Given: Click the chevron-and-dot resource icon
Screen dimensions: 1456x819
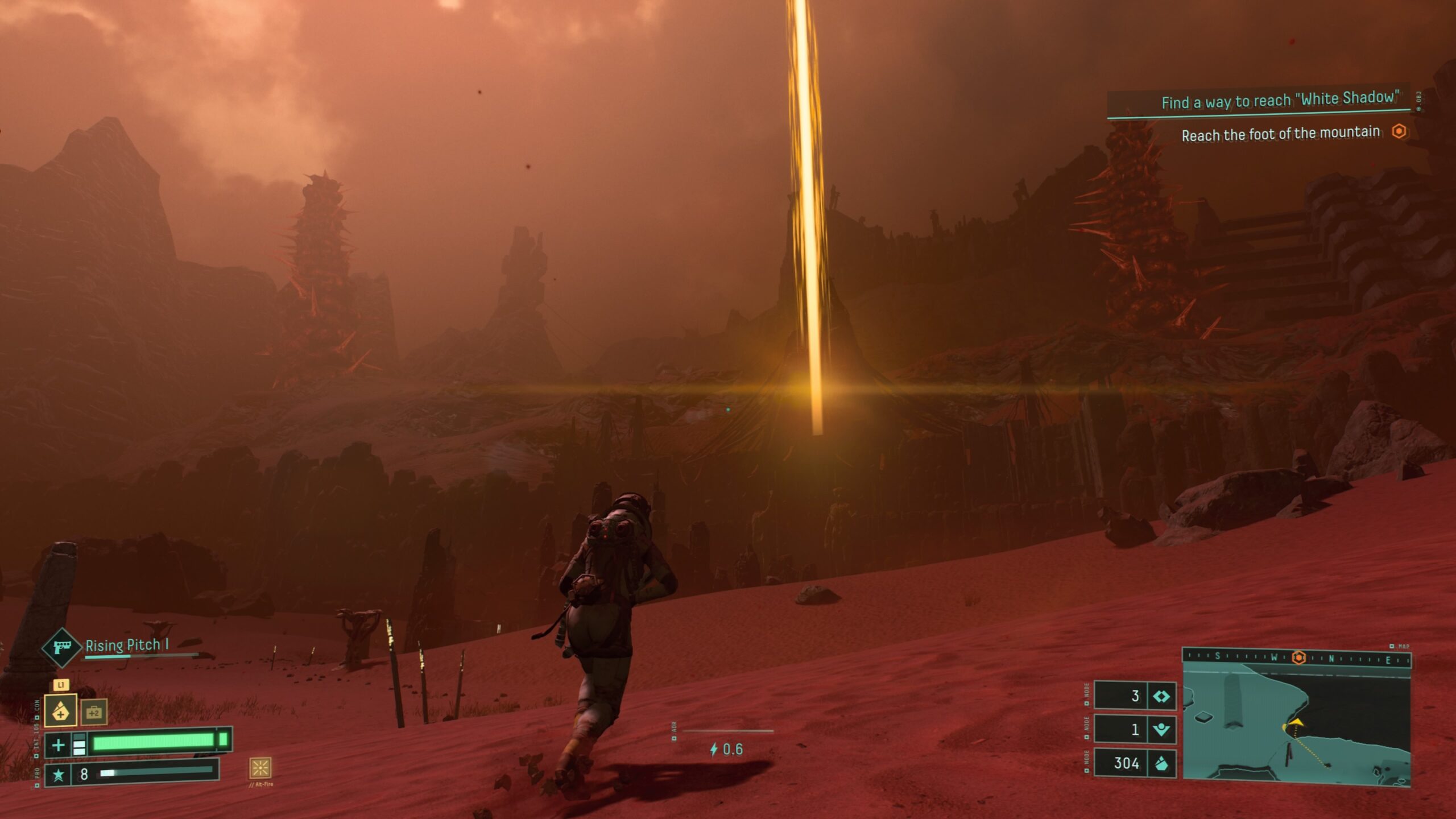Looking at the screenshot, I should [x=1161, y=729].
